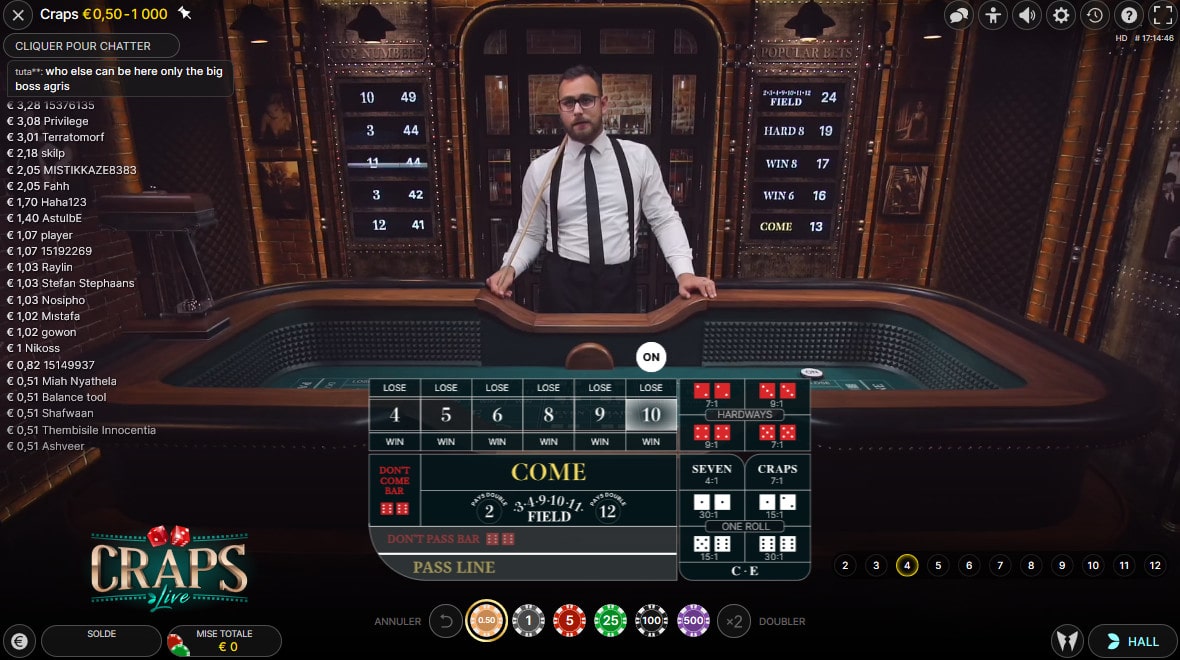Screen dimensions: 1180x660
Task: Close the Craps game window
Action: click(x=18, y=15)
